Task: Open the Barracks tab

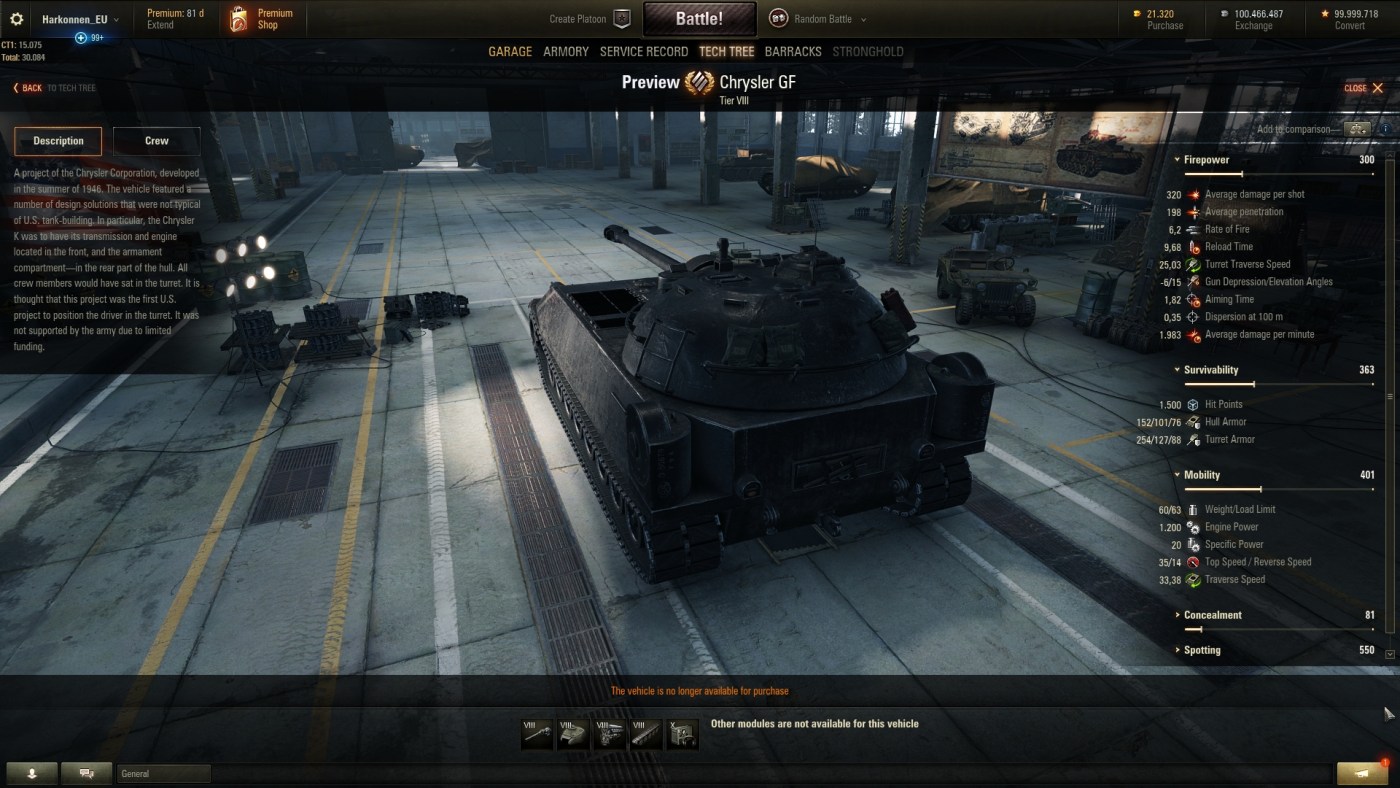Action: (x=793, y=52)
